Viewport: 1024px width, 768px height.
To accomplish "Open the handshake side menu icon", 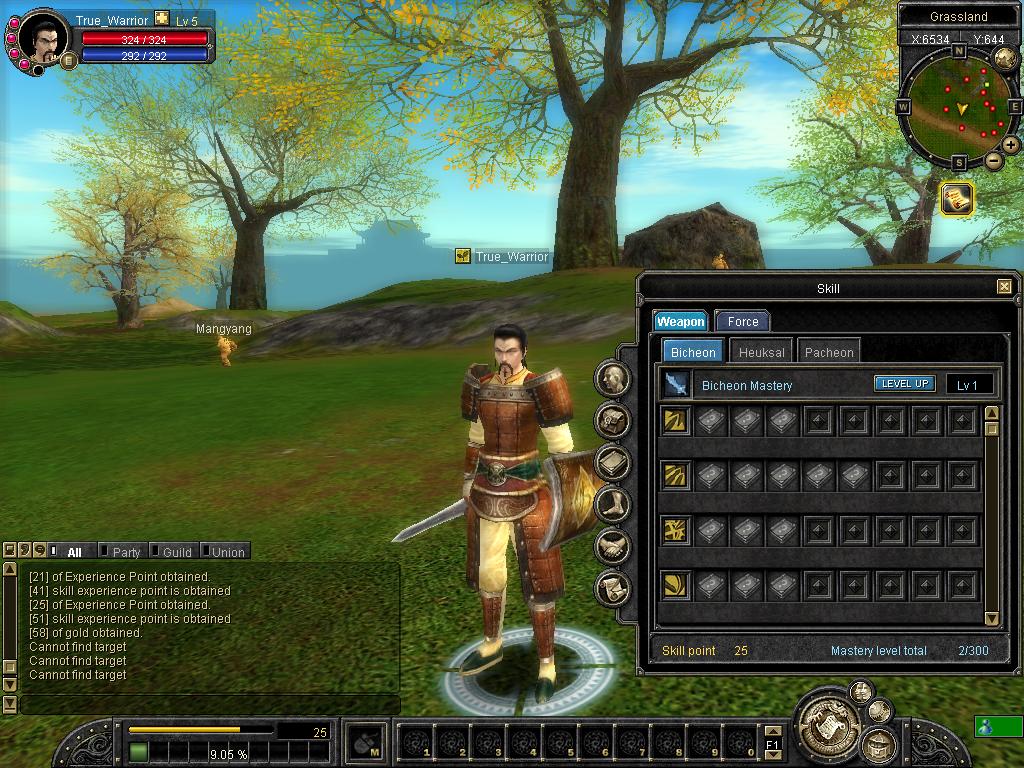I will click(x=612, y=546).
